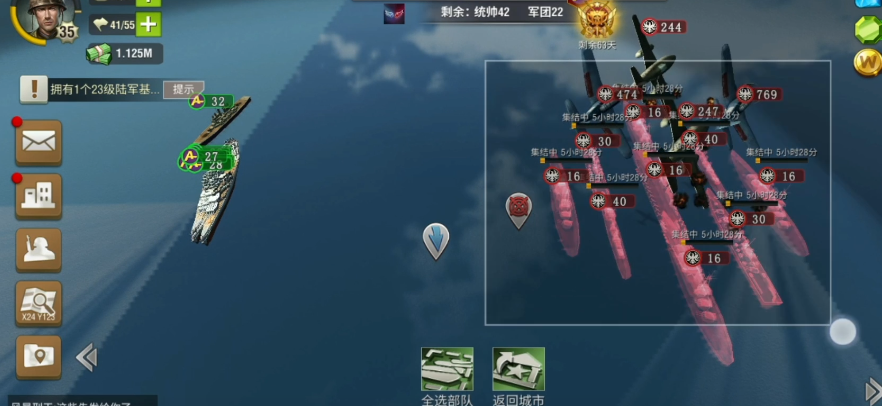Open the map location pin menu

(38, 356)
